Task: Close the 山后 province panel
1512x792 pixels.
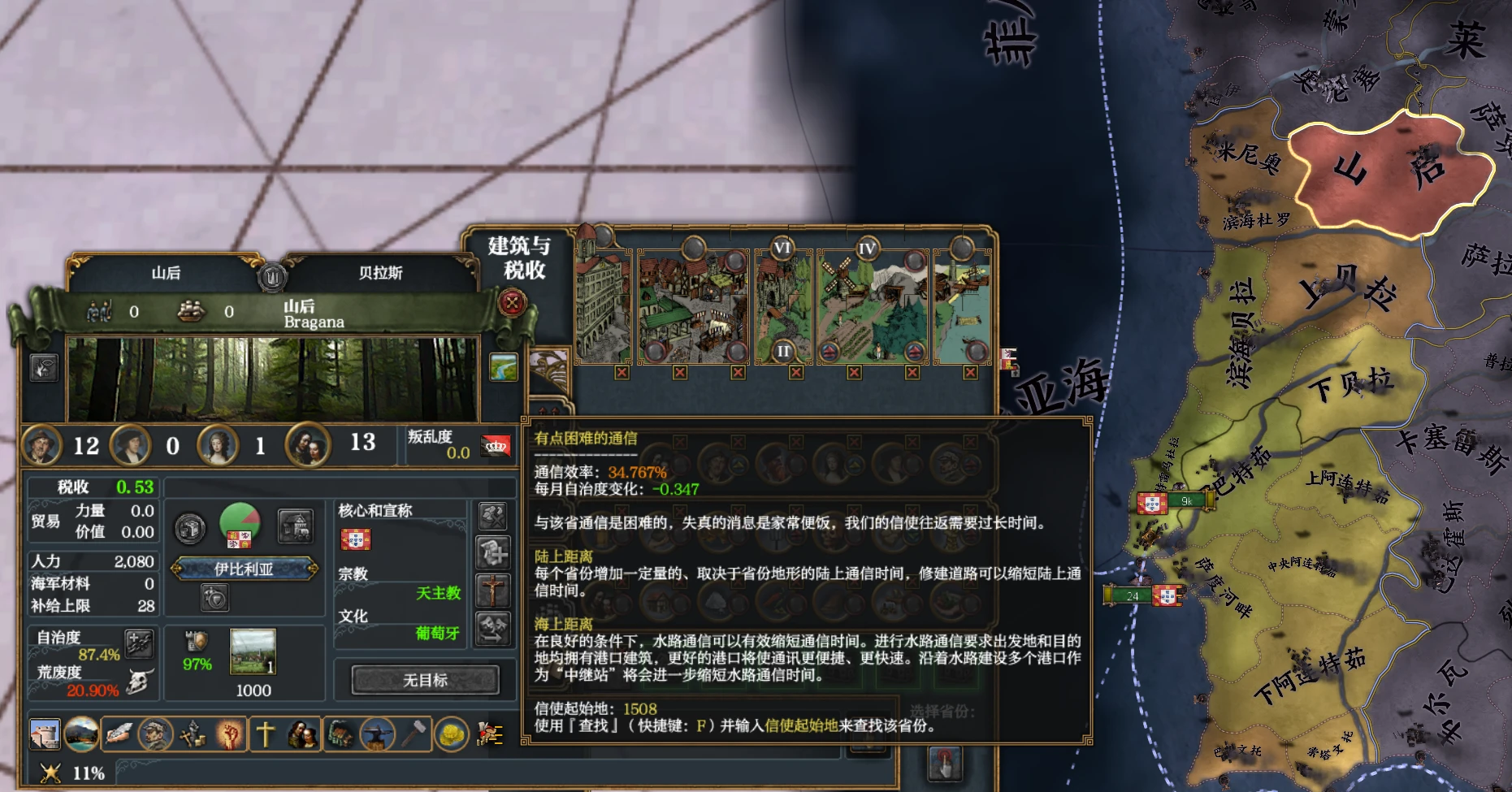Action: (x=512, y=304)
